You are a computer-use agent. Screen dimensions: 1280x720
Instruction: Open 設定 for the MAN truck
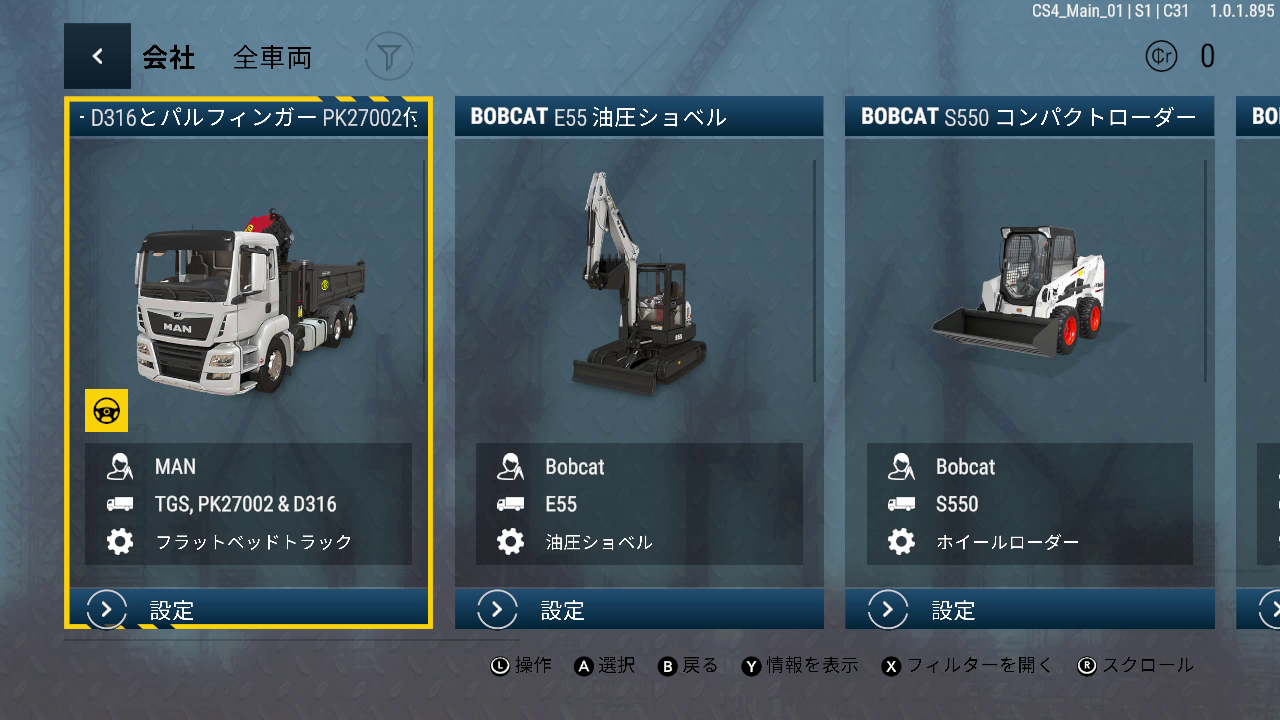(x=249, y=609)
